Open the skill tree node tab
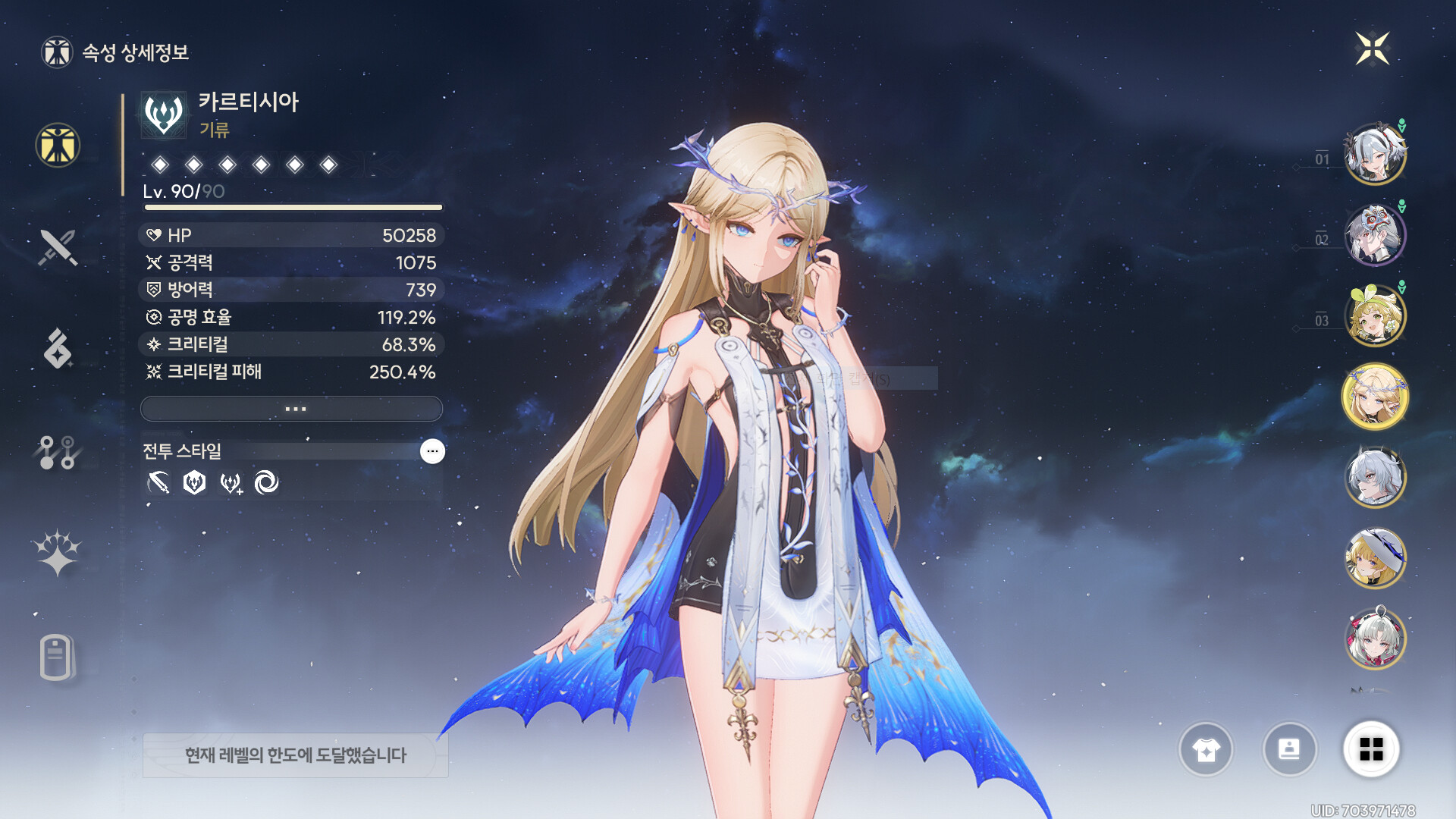 pyautogui.click(x=58, y=452)
